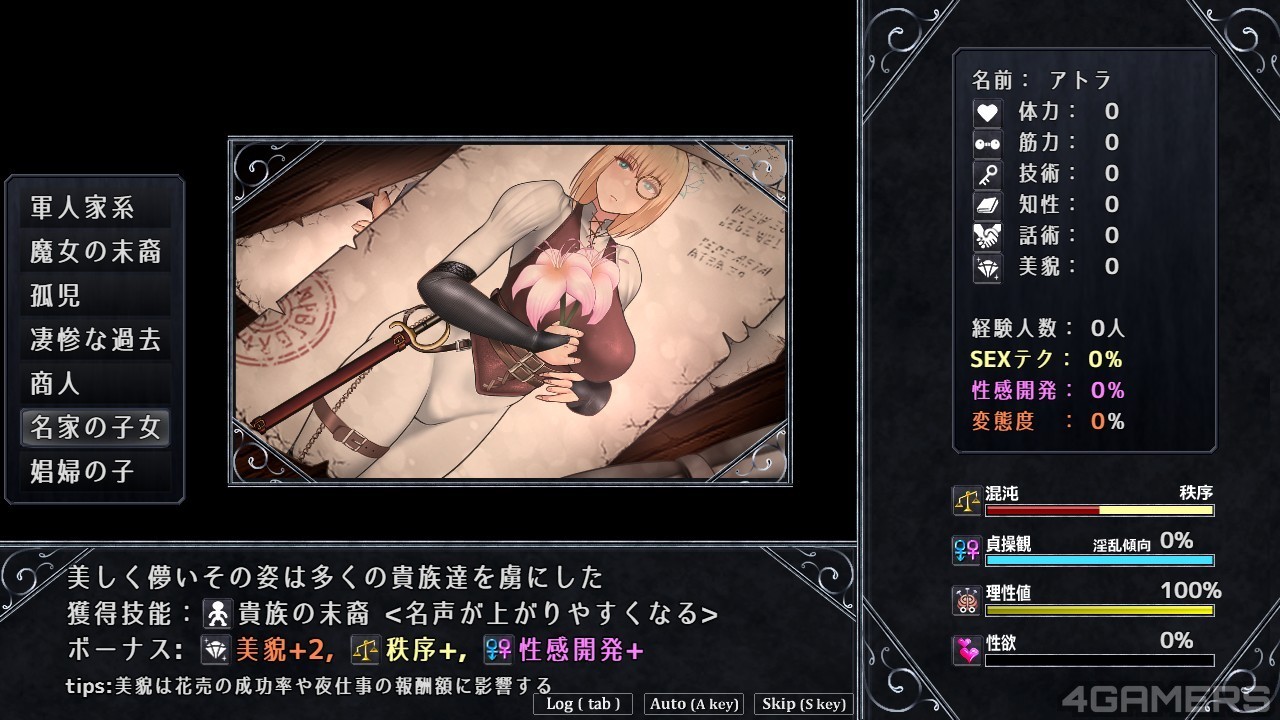Image resolution: width=1280 pixels, height=720 pixels.
Task: Click the book icon for 知性
Action: pyautogui.click(x=985, y=204)
